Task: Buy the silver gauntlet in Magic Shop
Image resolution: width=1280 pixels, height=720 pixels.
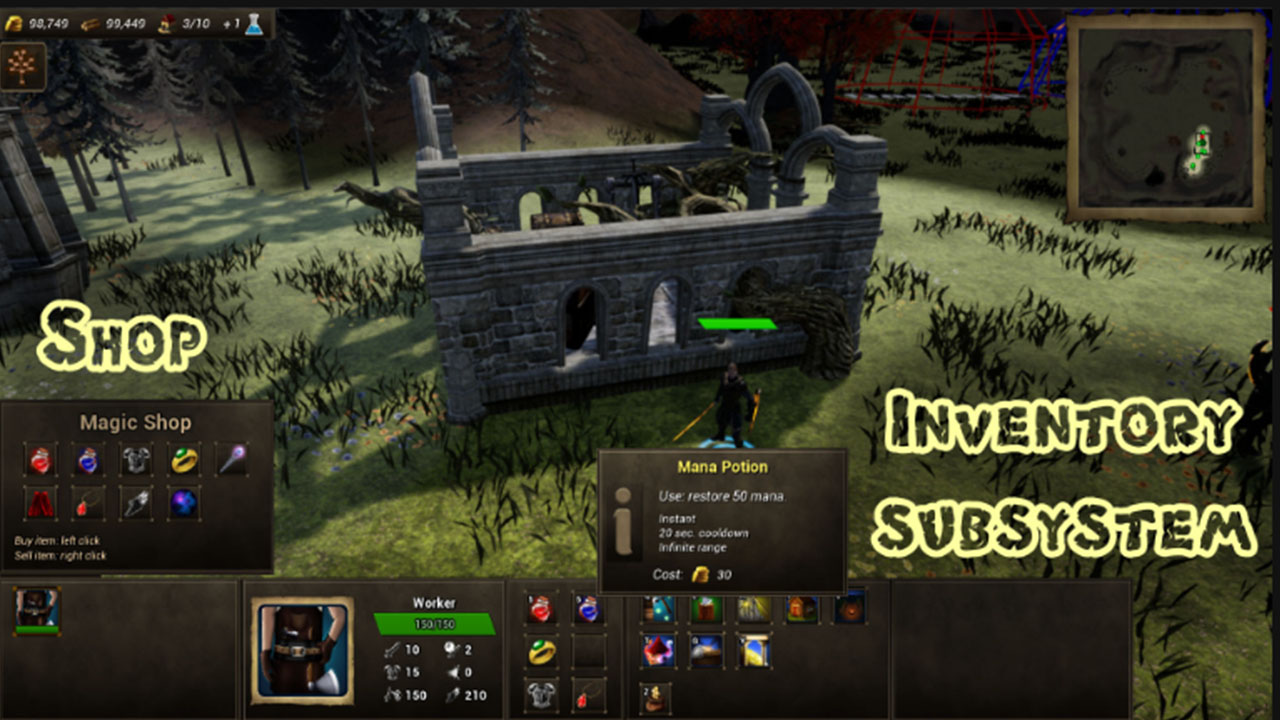Action: tap(136, 503)
